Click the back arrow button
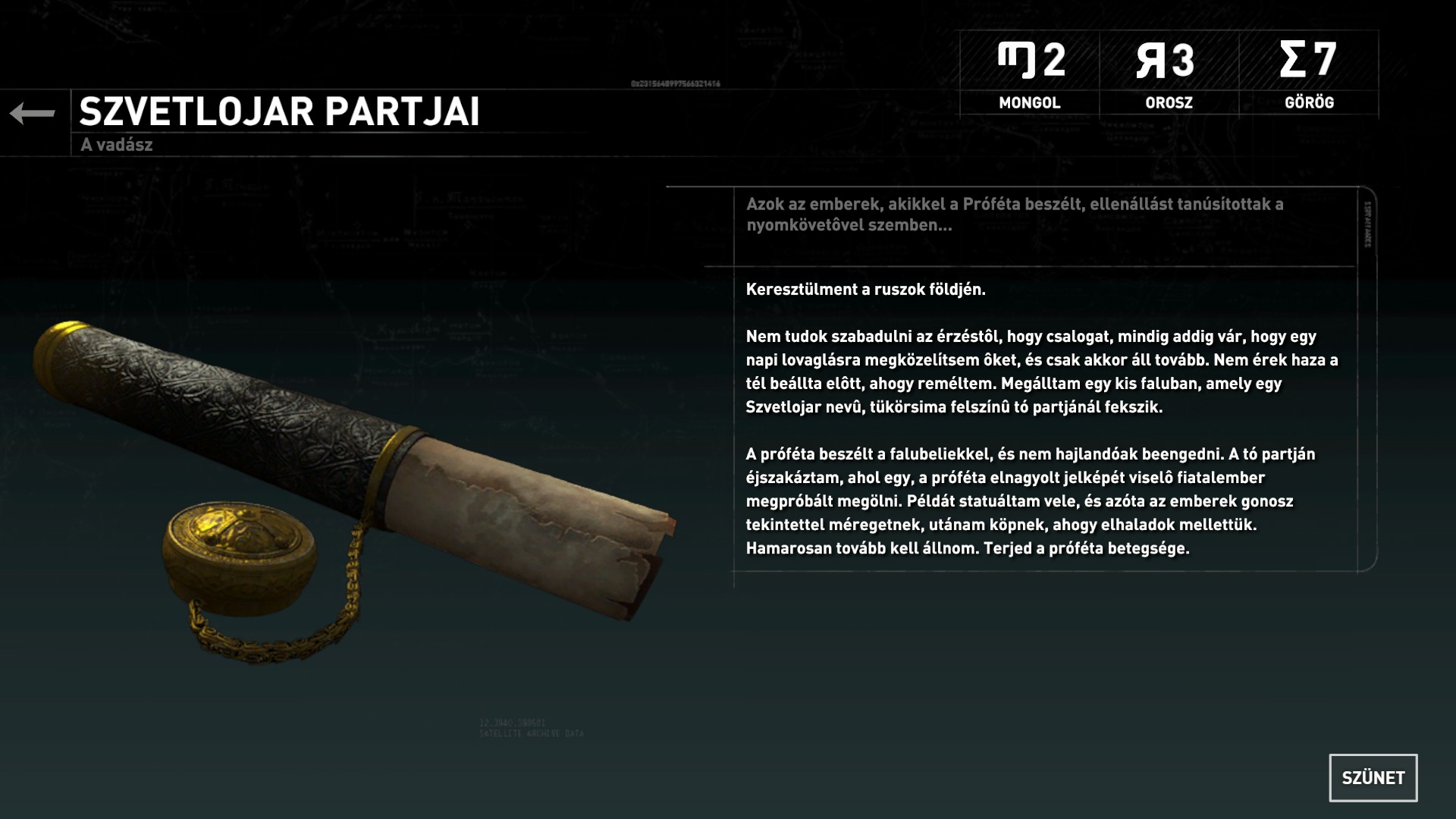This screenshot has height=819, width=1456. click(x=33, y=114)
